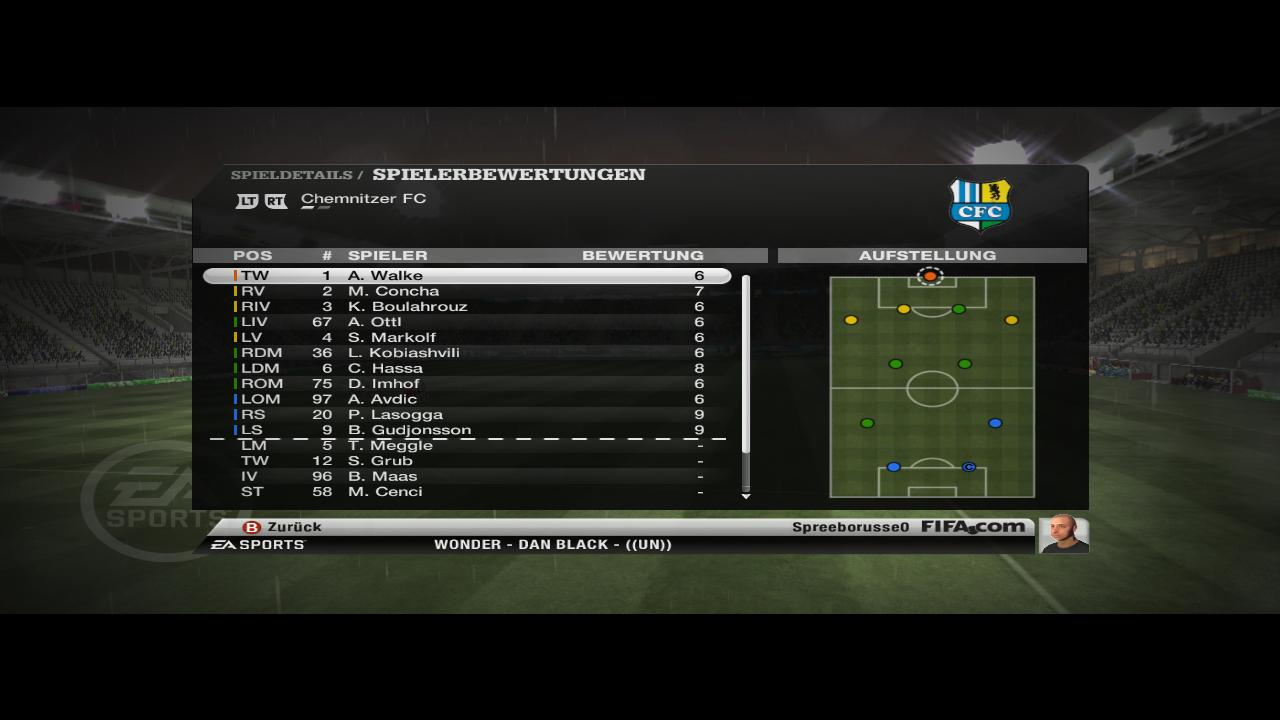Select K. Boulahrouz's rating row

pos(467,307)
